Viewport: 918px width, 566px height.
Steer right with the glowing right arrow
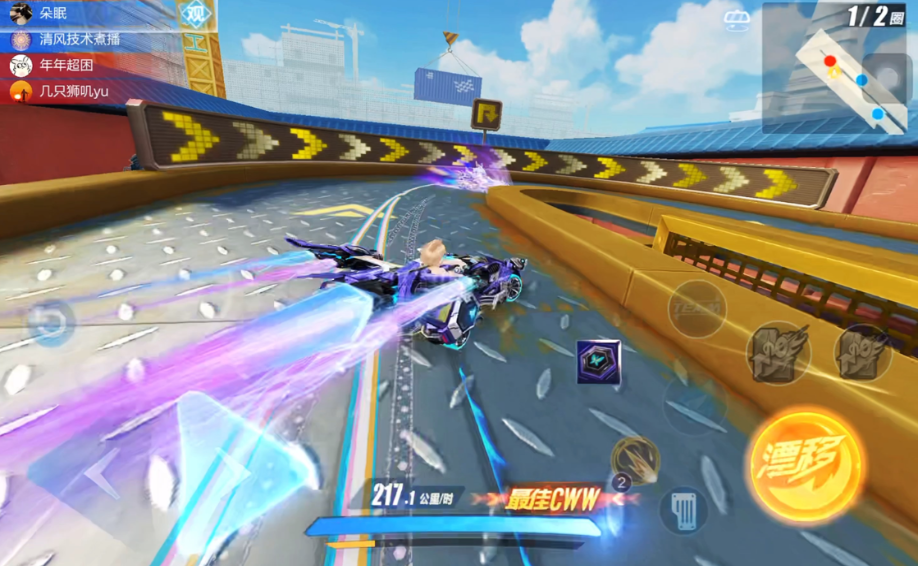pos(228,462)
